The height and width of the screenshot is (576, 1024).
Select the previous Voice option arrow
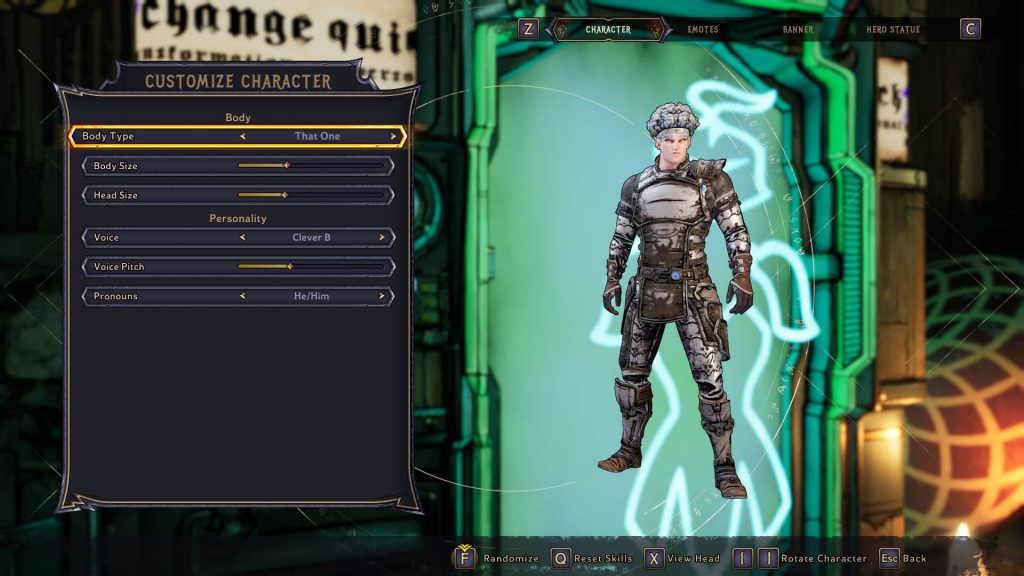(242, 238)
